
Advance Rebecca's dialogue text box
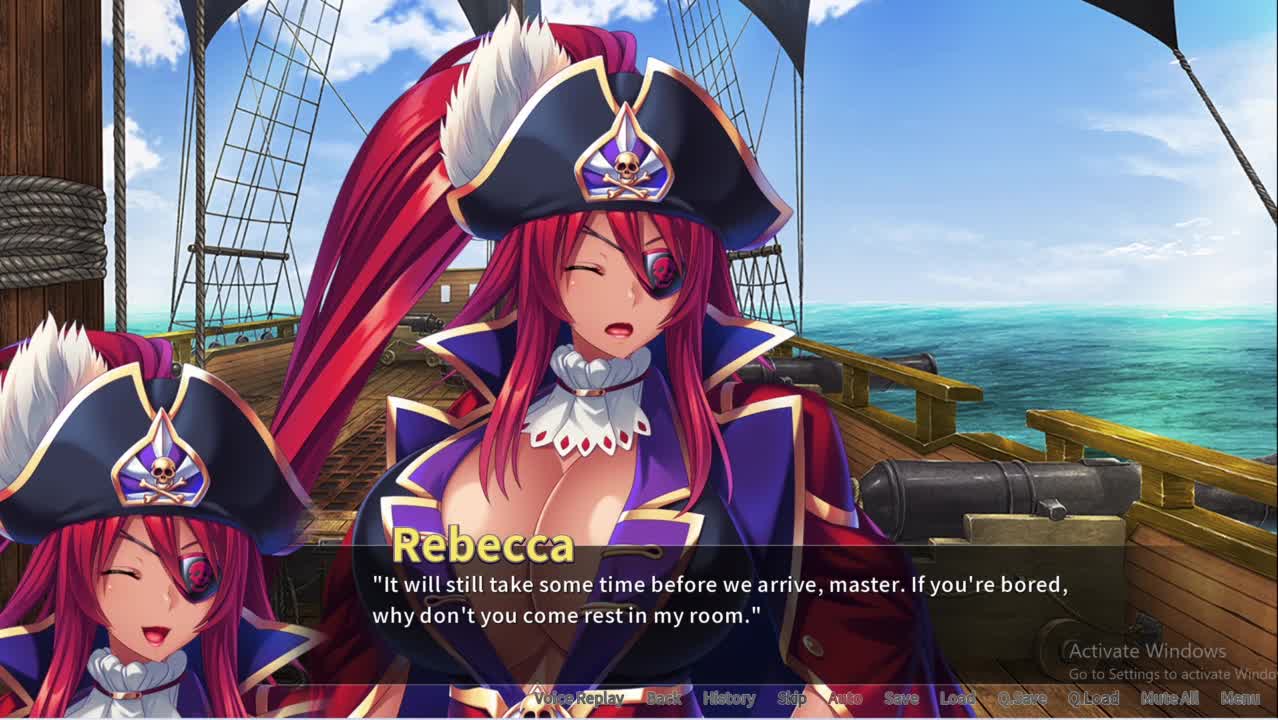click(720, 600)
